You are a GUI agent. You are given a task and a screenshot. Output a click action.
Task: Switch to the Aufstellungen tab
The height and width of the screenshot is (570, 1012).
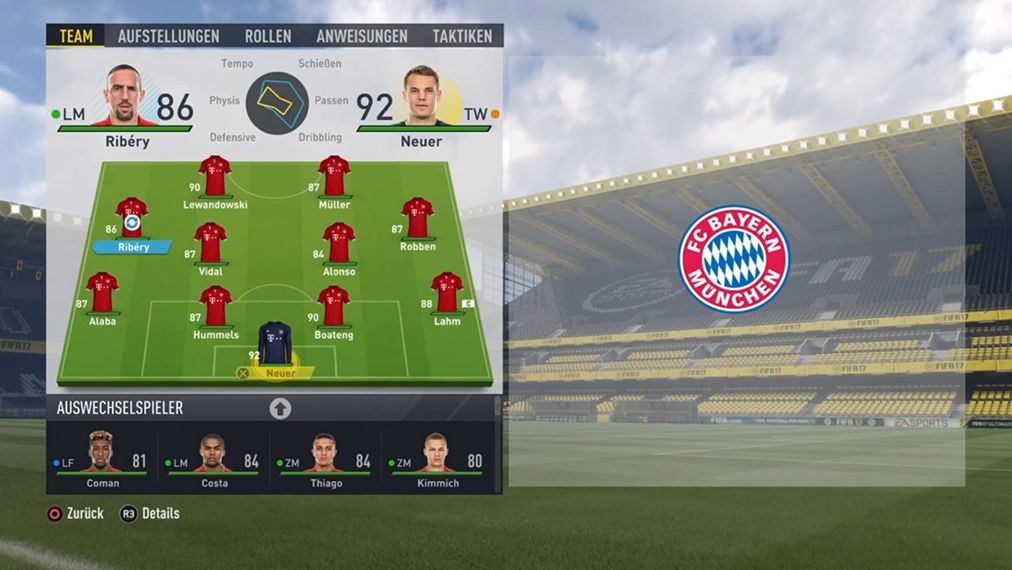click(x=168, y=36)
